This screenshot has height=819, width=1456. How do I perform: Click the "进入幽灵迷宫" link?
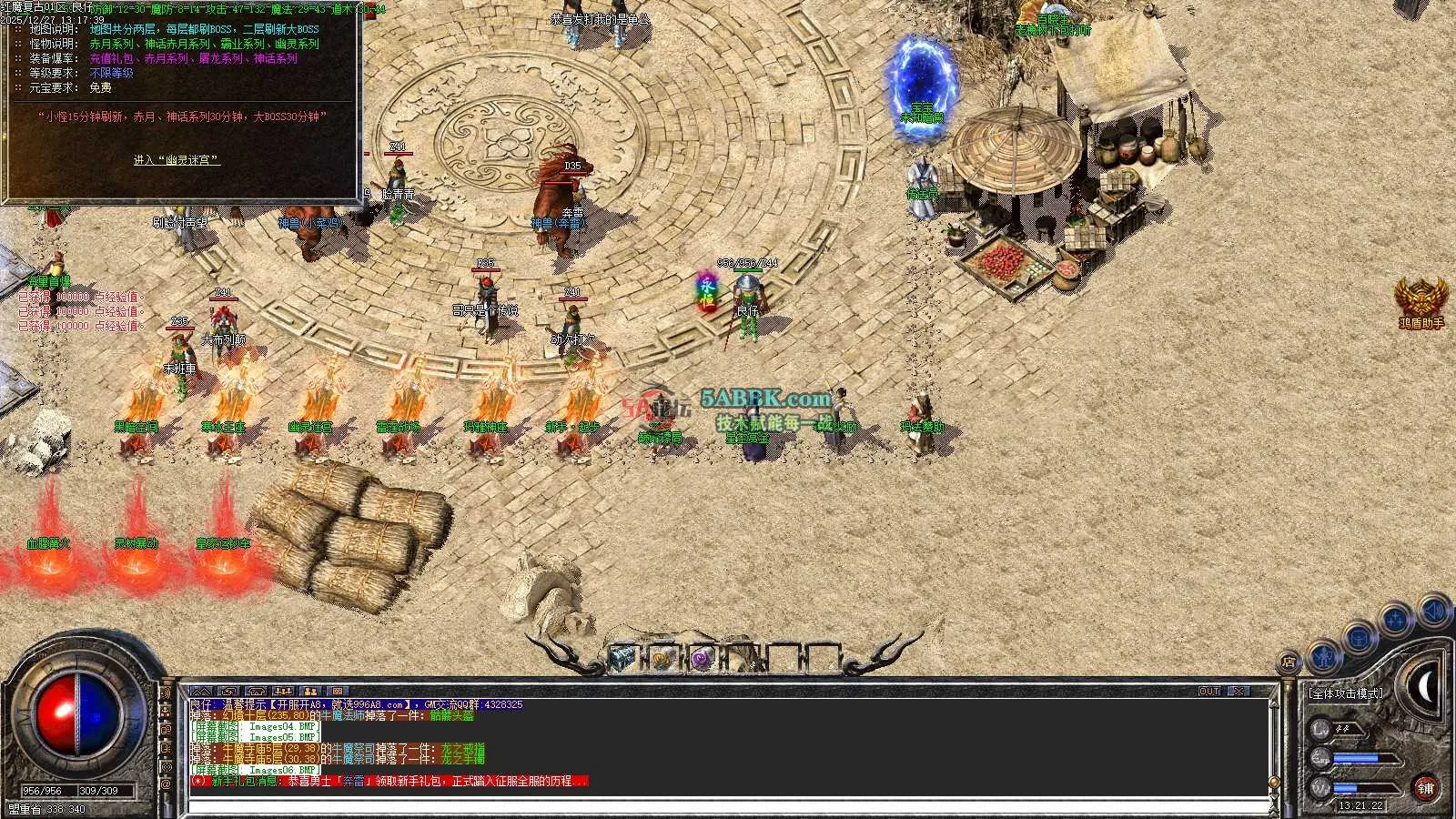coord(177,160)
